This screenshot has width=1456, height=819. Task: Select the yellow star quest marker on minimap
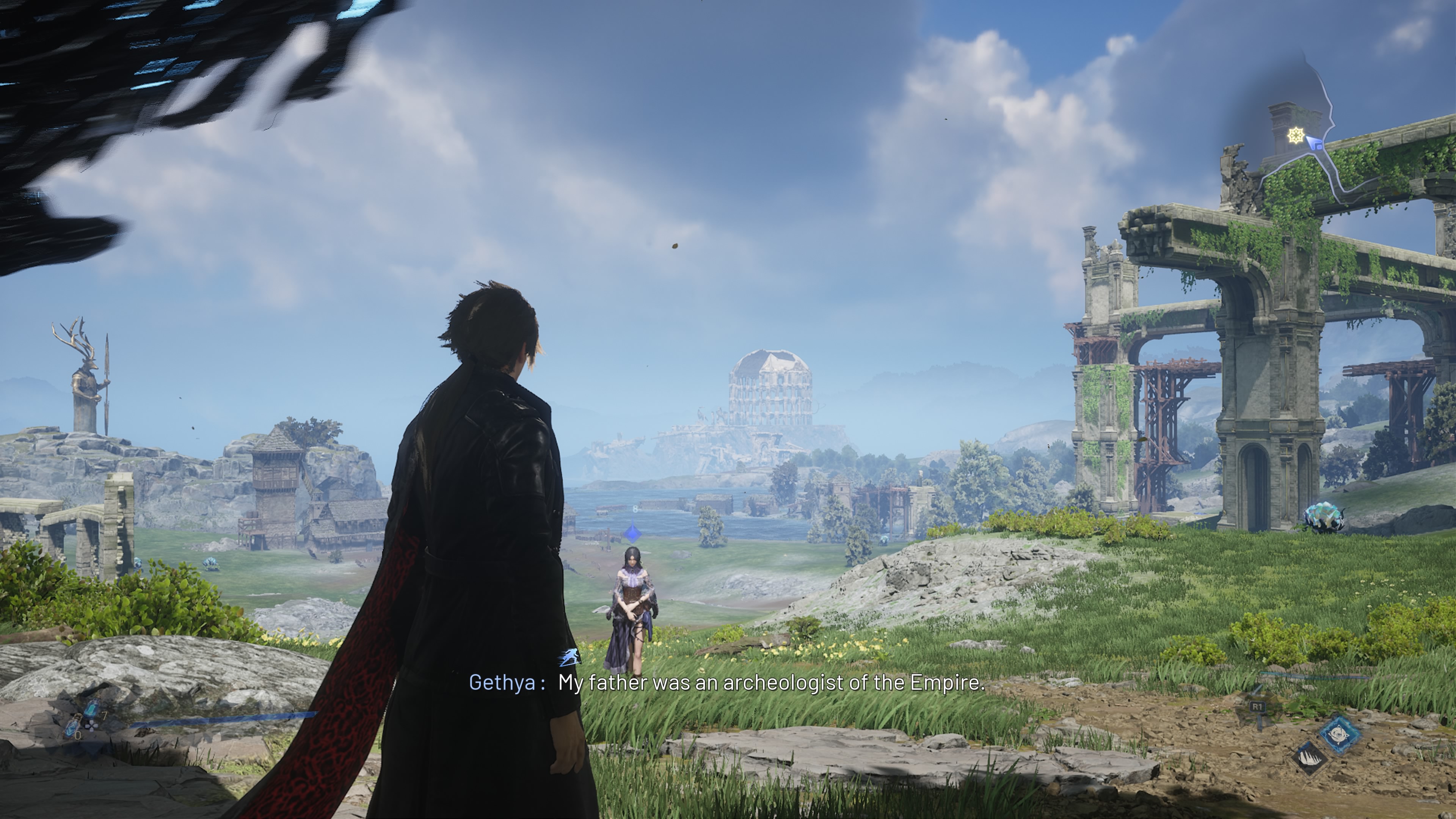click(x=1296, y=136)
